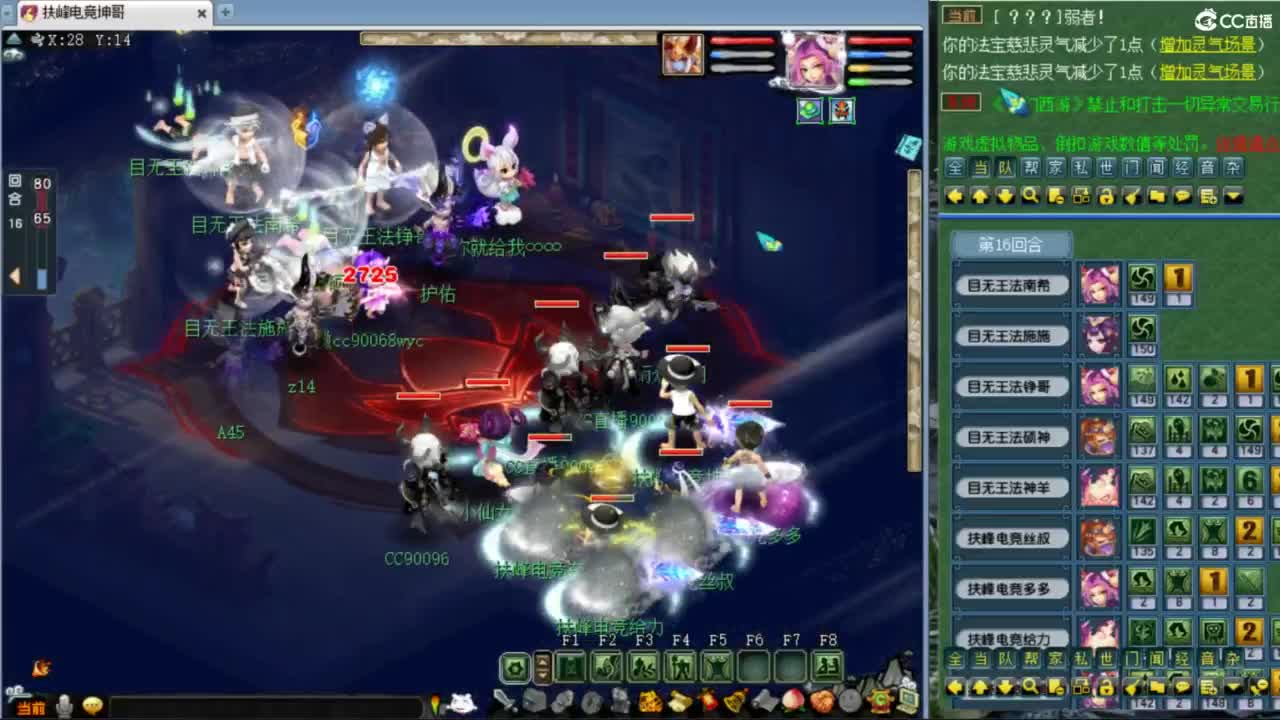Viewport: 1280px width, 720px height.
Task: Open the 增加灵气场景 link in chat
Action: tap(1210, 43)
